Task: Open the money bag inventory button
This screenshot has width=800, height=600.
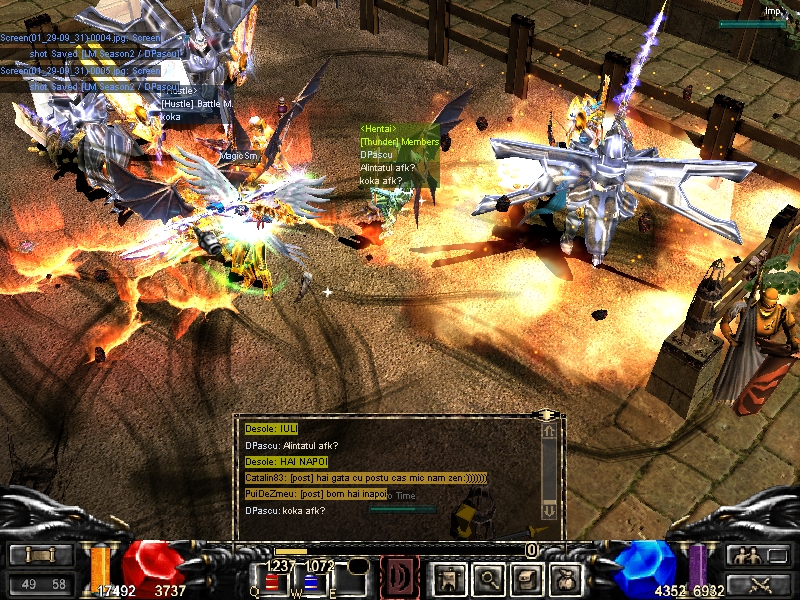Action: 566,577
